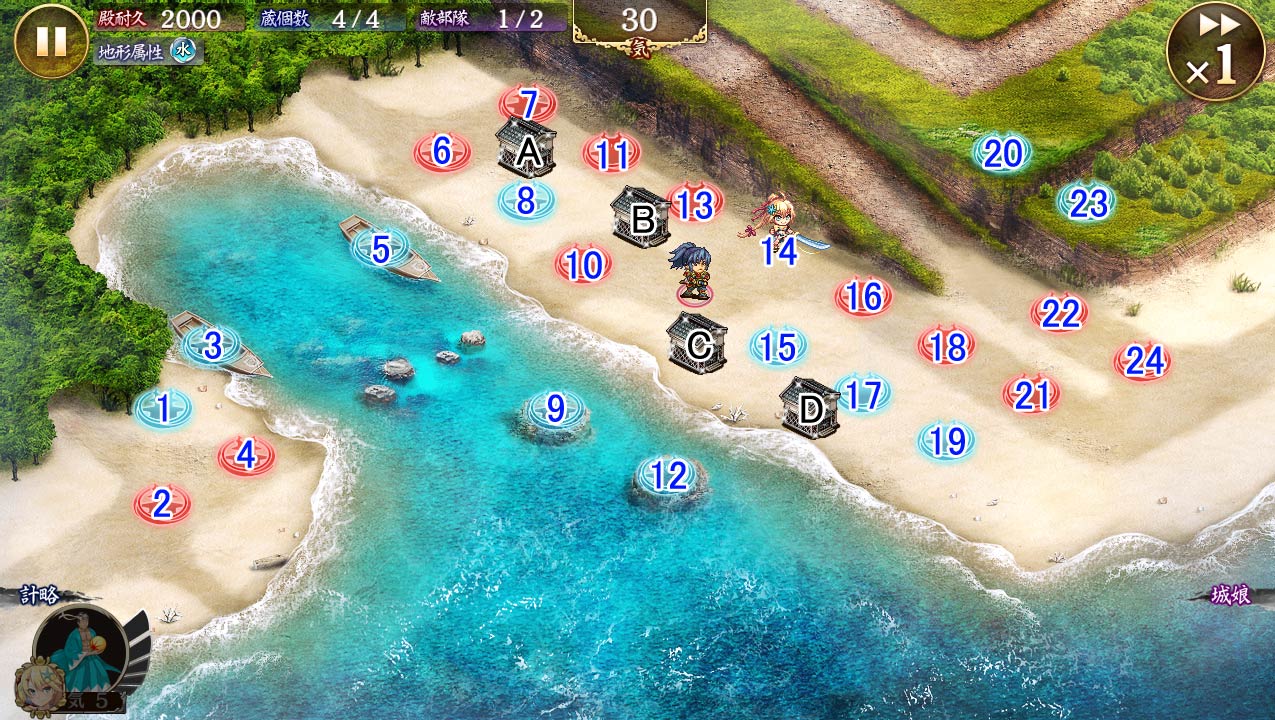The width and height of the screenshot is (1275, 720).
Task: Select red deployment tile number 16
Action: pos(863,297)
